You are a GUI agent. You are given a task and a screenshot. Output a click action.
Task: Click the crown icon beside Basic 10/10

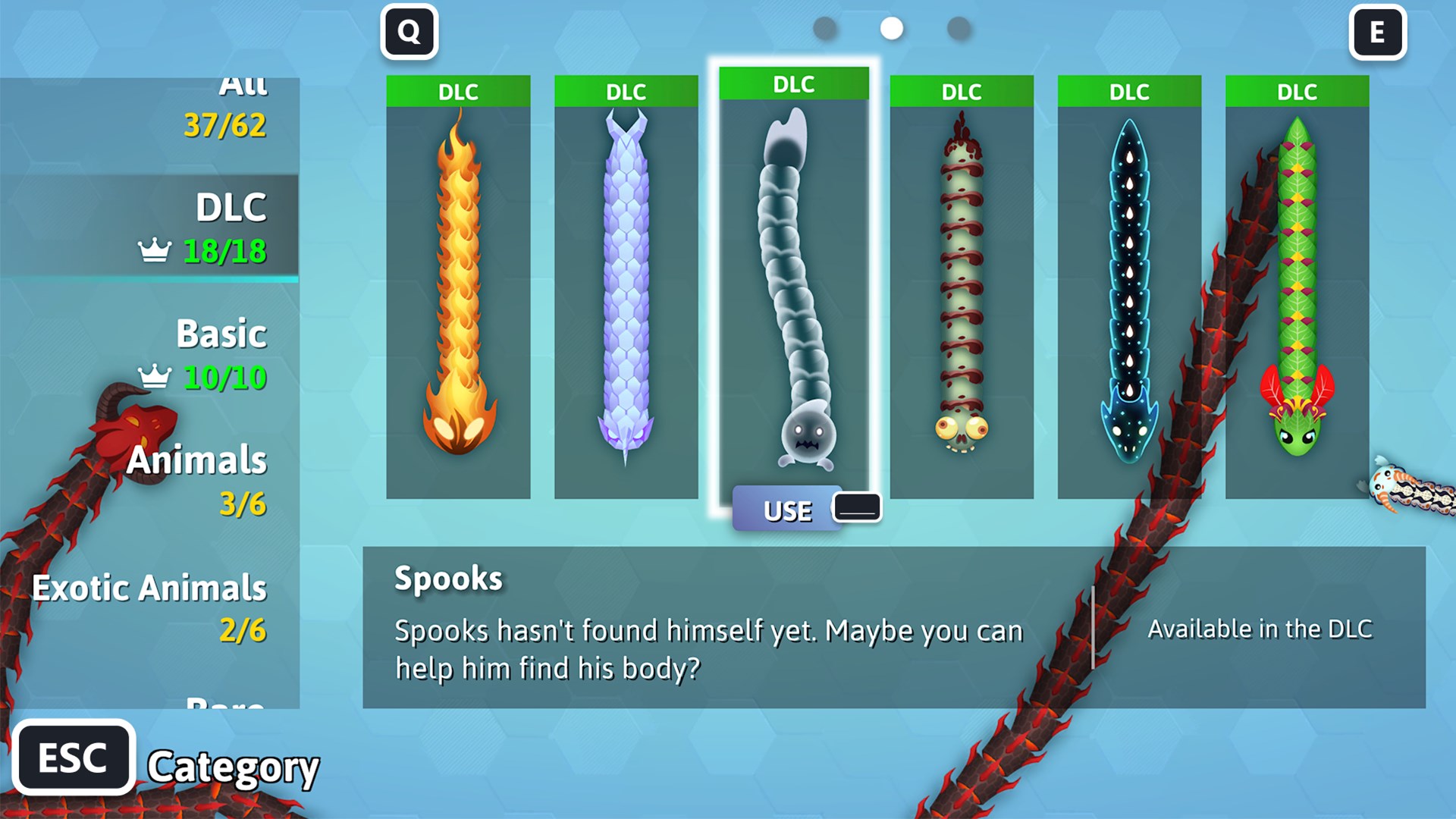click(155, 375)
